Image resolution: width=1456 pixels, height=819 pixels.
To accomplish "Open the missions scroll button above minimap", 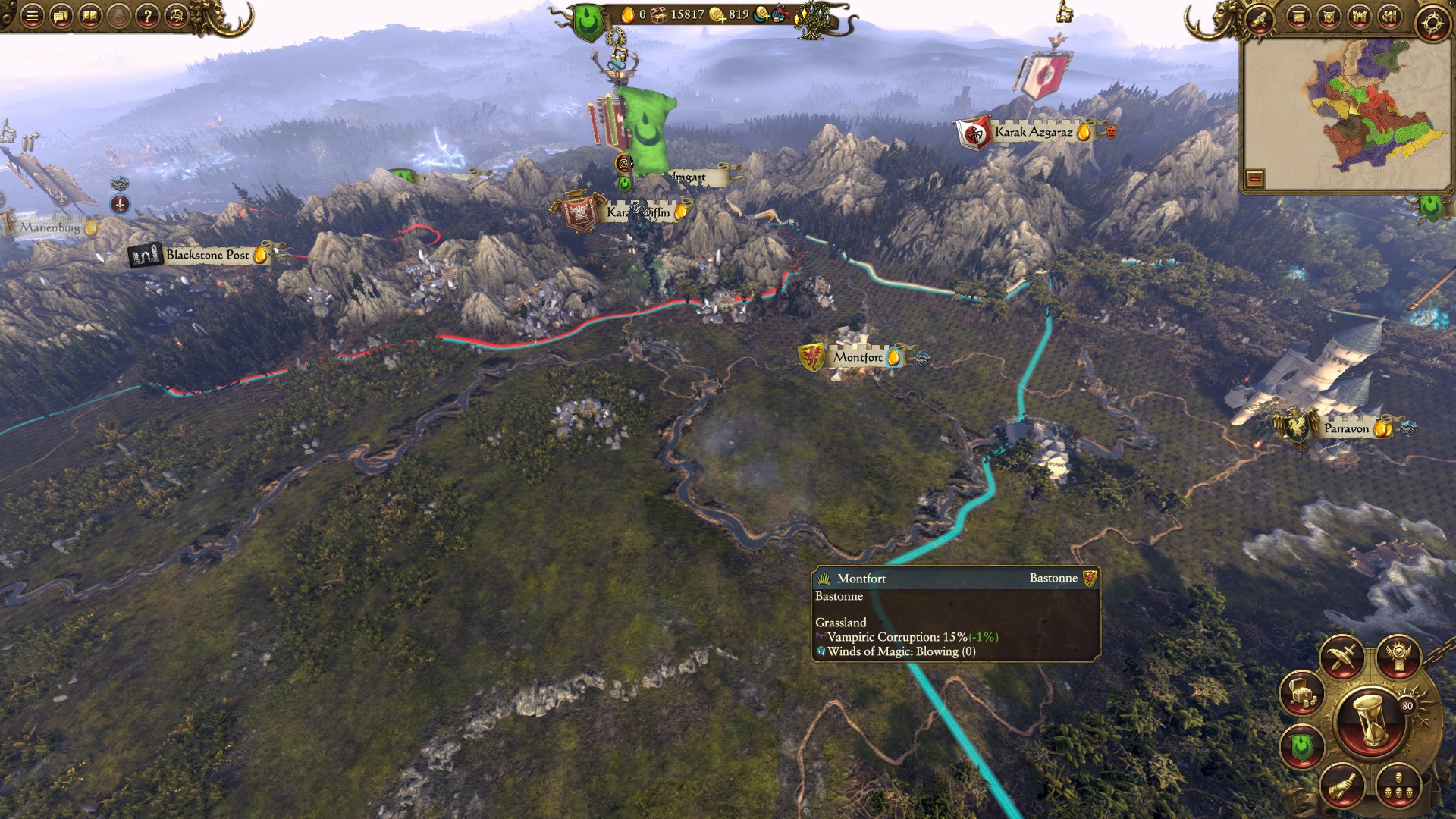I will click(x=1260, y=17).
